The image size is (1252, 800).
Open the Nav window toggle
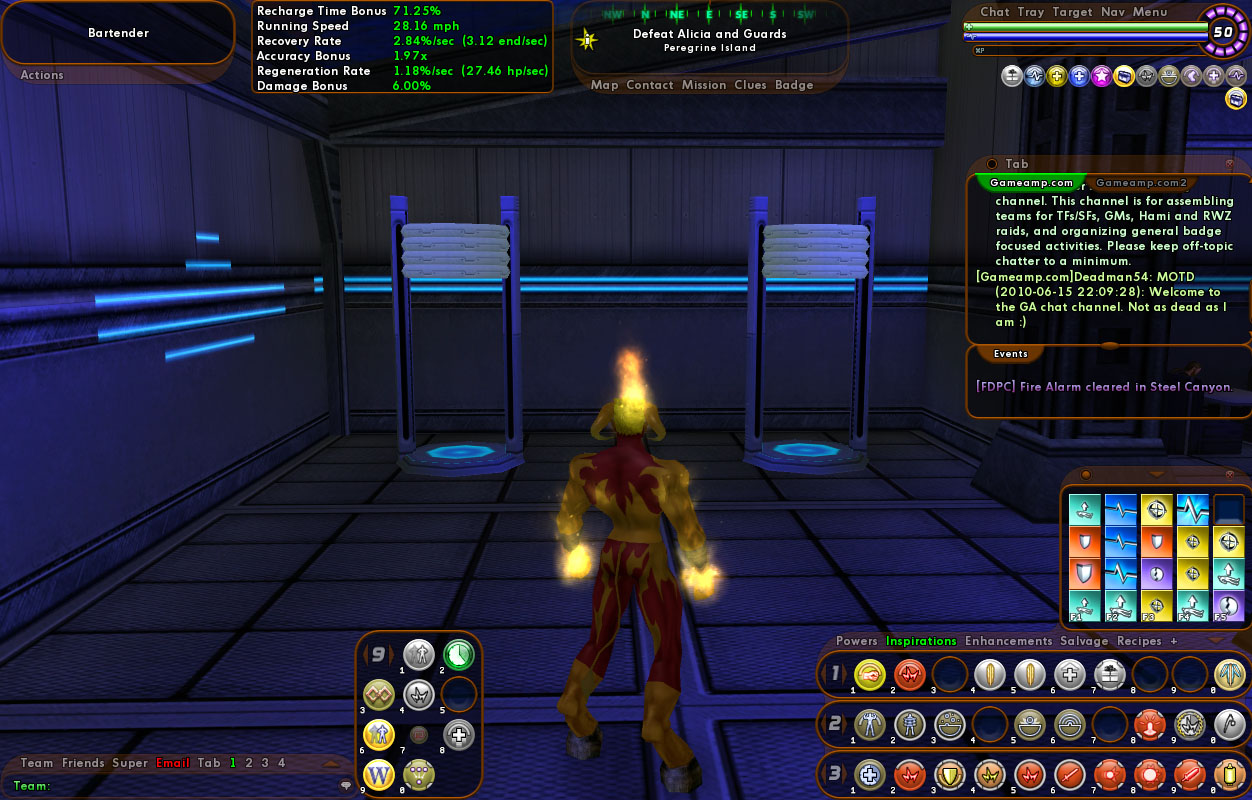point(1112,12)
